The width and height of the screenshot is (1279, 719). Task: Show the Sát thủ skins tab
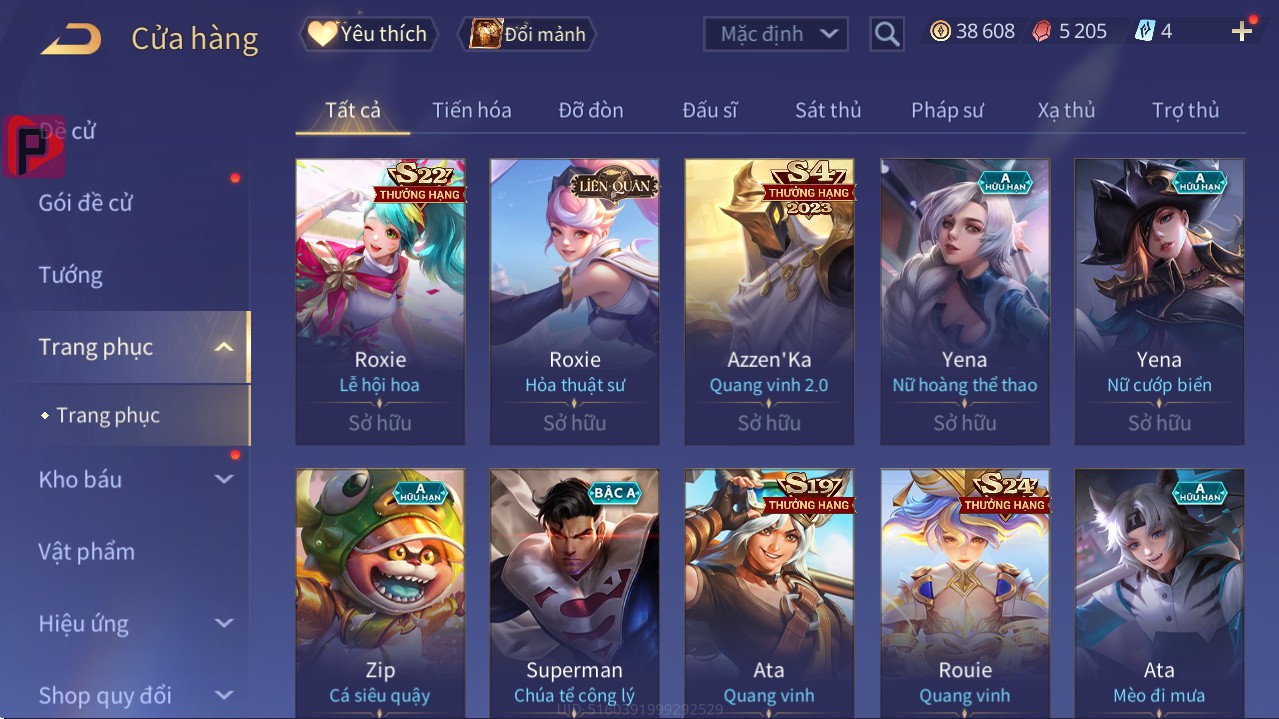828,110
